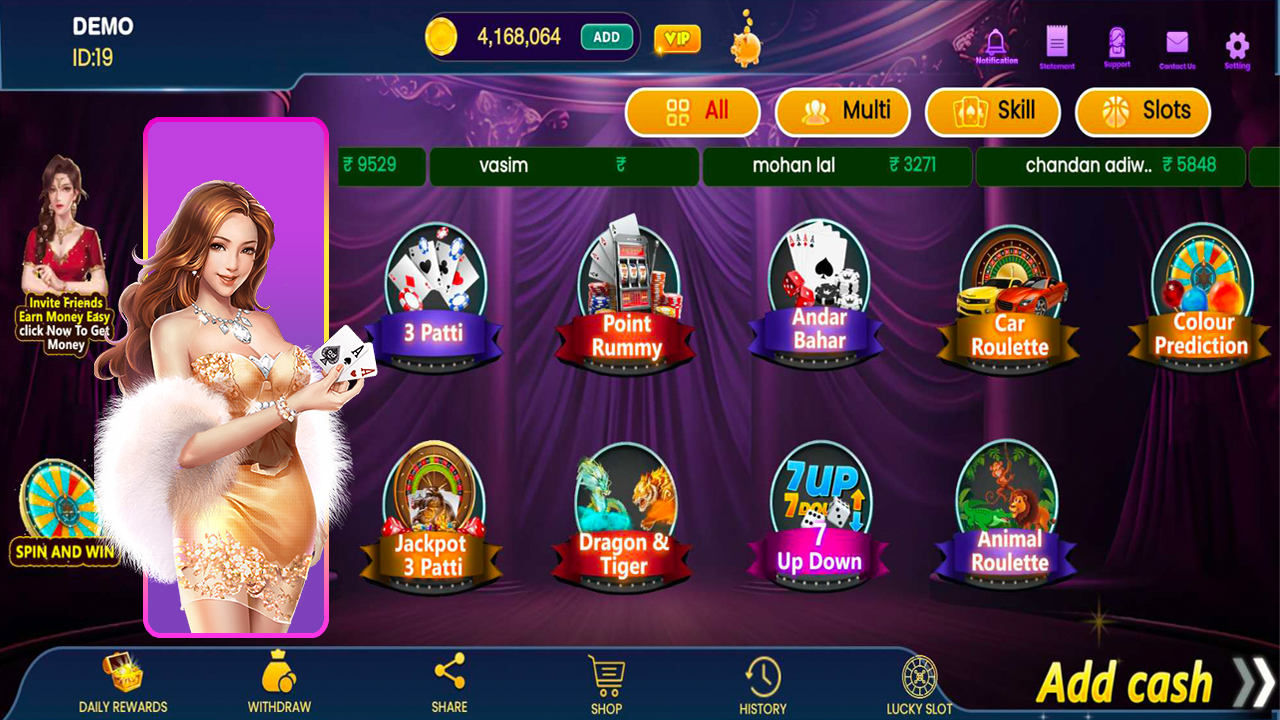Open Car Roulette

pyautogui.click(x=1010, y=295)
